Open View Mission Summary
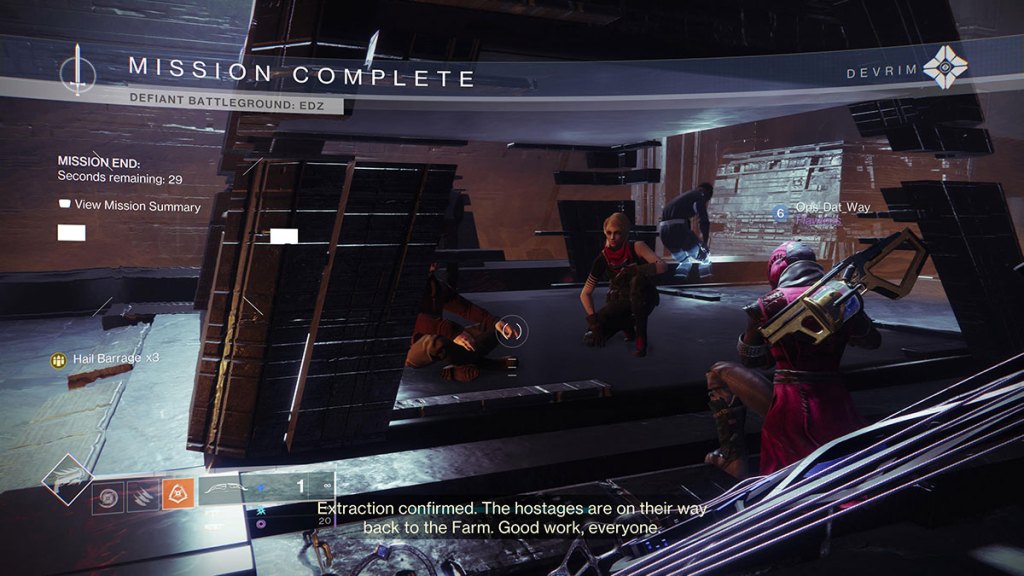The image size is (1024, 576). (130, 206)
